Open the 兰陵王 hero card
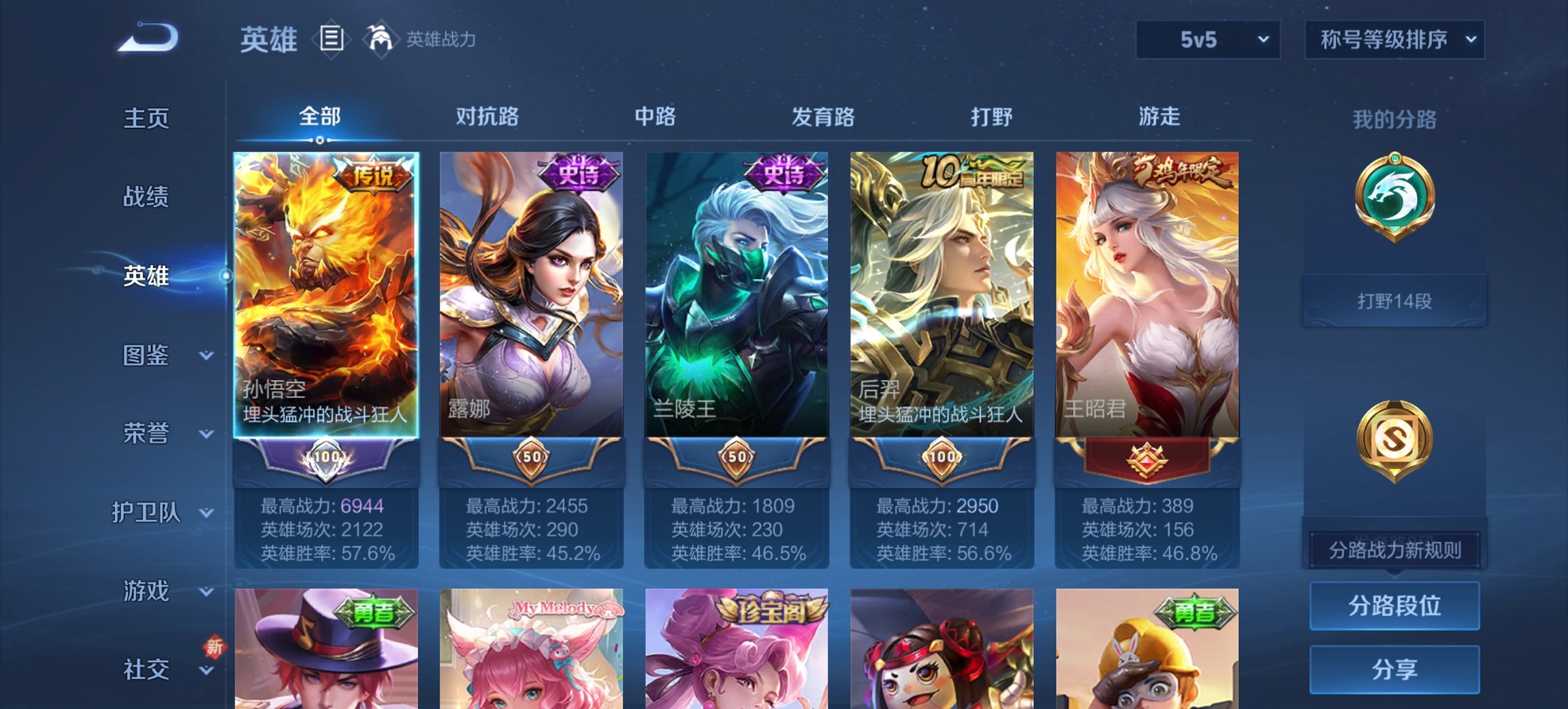This screenshot has height=709, width=1568. 737,294
